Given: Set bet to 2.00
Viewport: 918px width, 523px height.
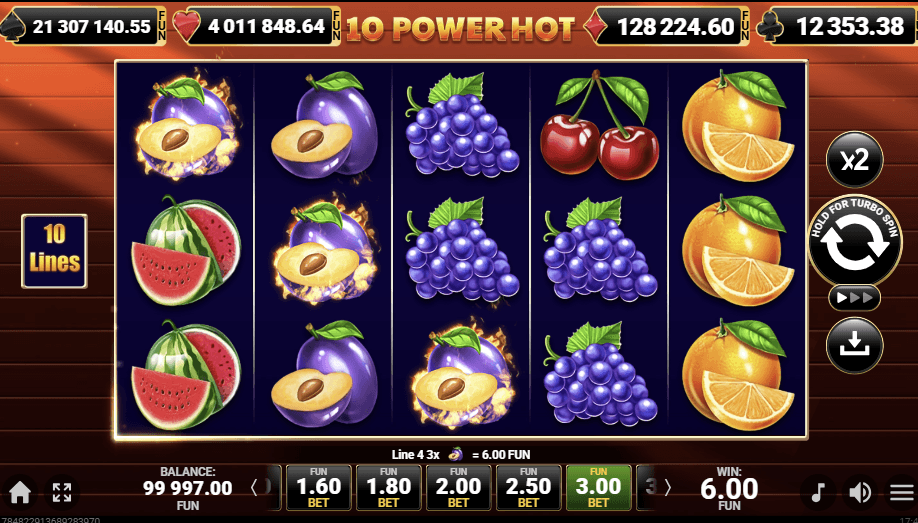Looking at the screenshot, I should pyautogui.click(x=458, y=488).
